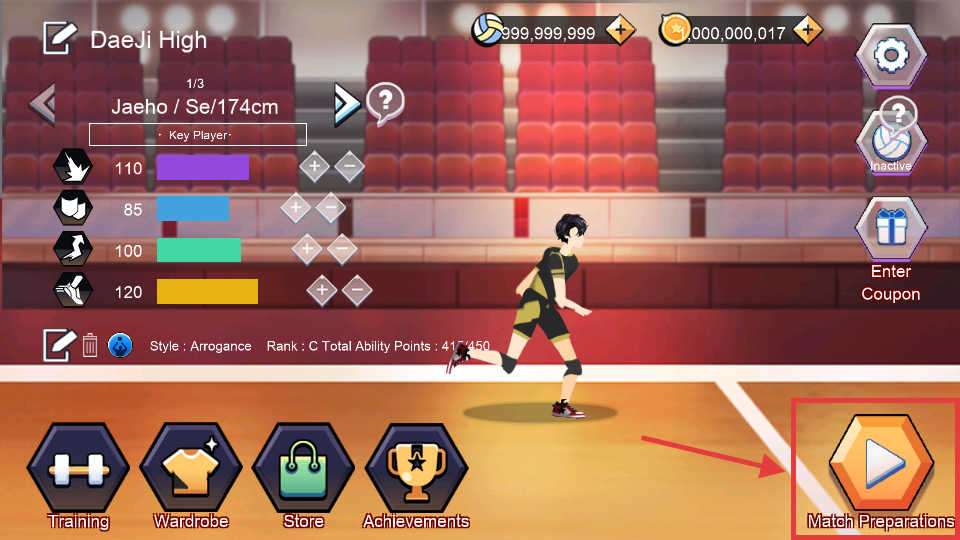
Task: Open Match Preparations
Action: pos(881,464)
